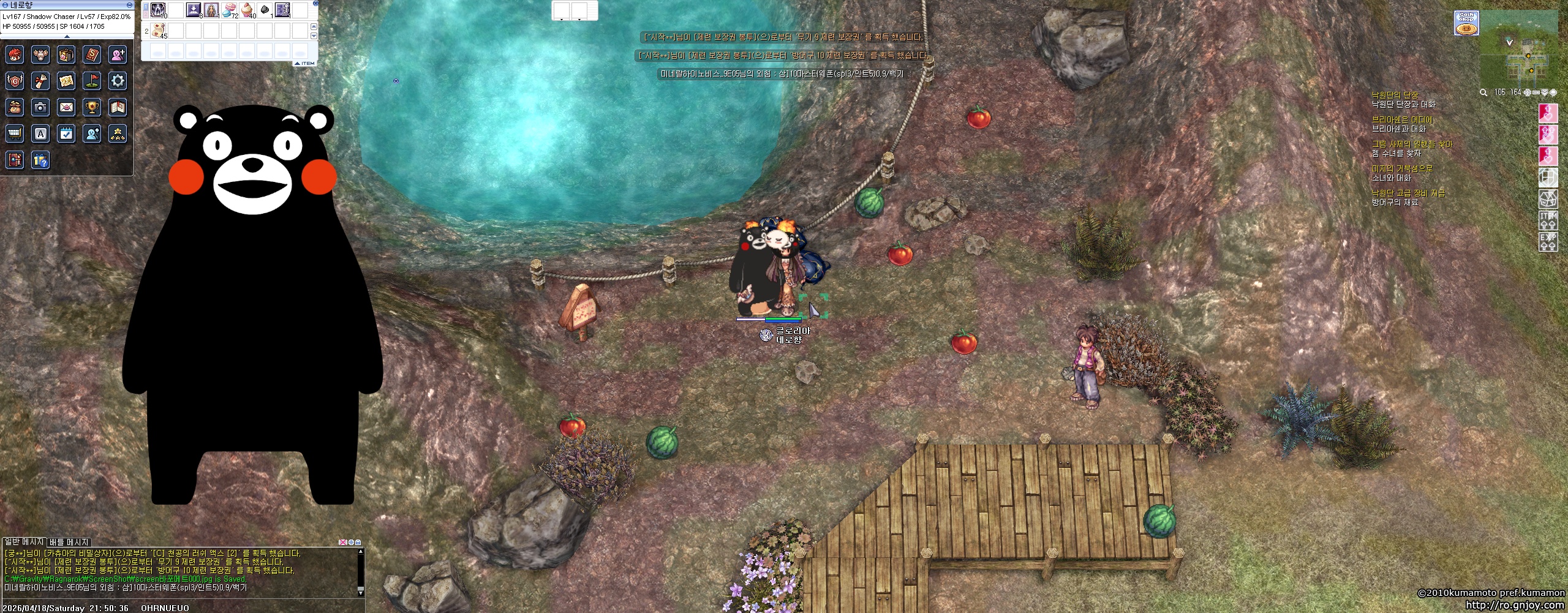Open the mail envelope icon
Screen dimensions: 1568x613
(66, 107)
